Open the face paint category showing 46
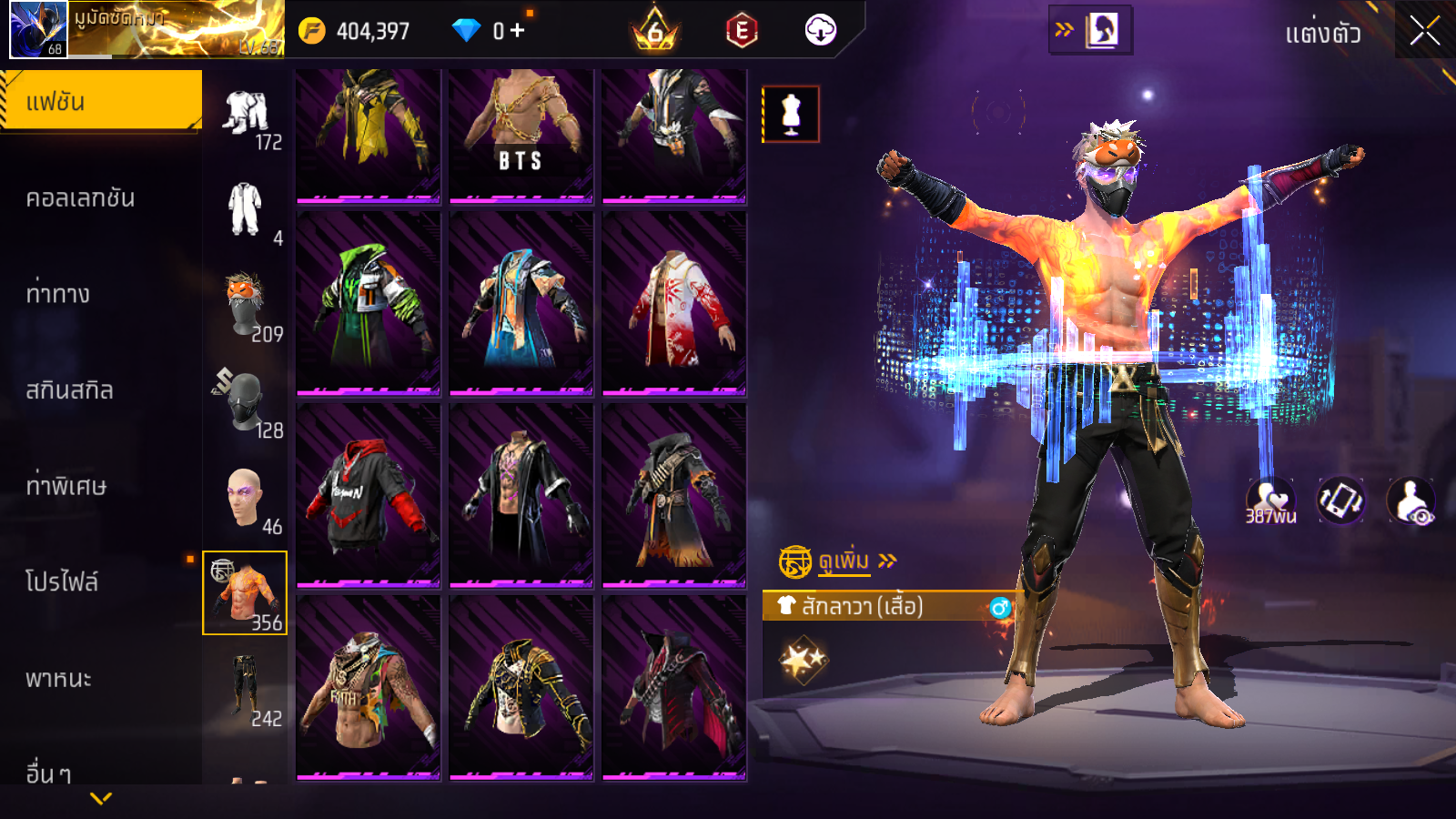 [x=246, y=499]
